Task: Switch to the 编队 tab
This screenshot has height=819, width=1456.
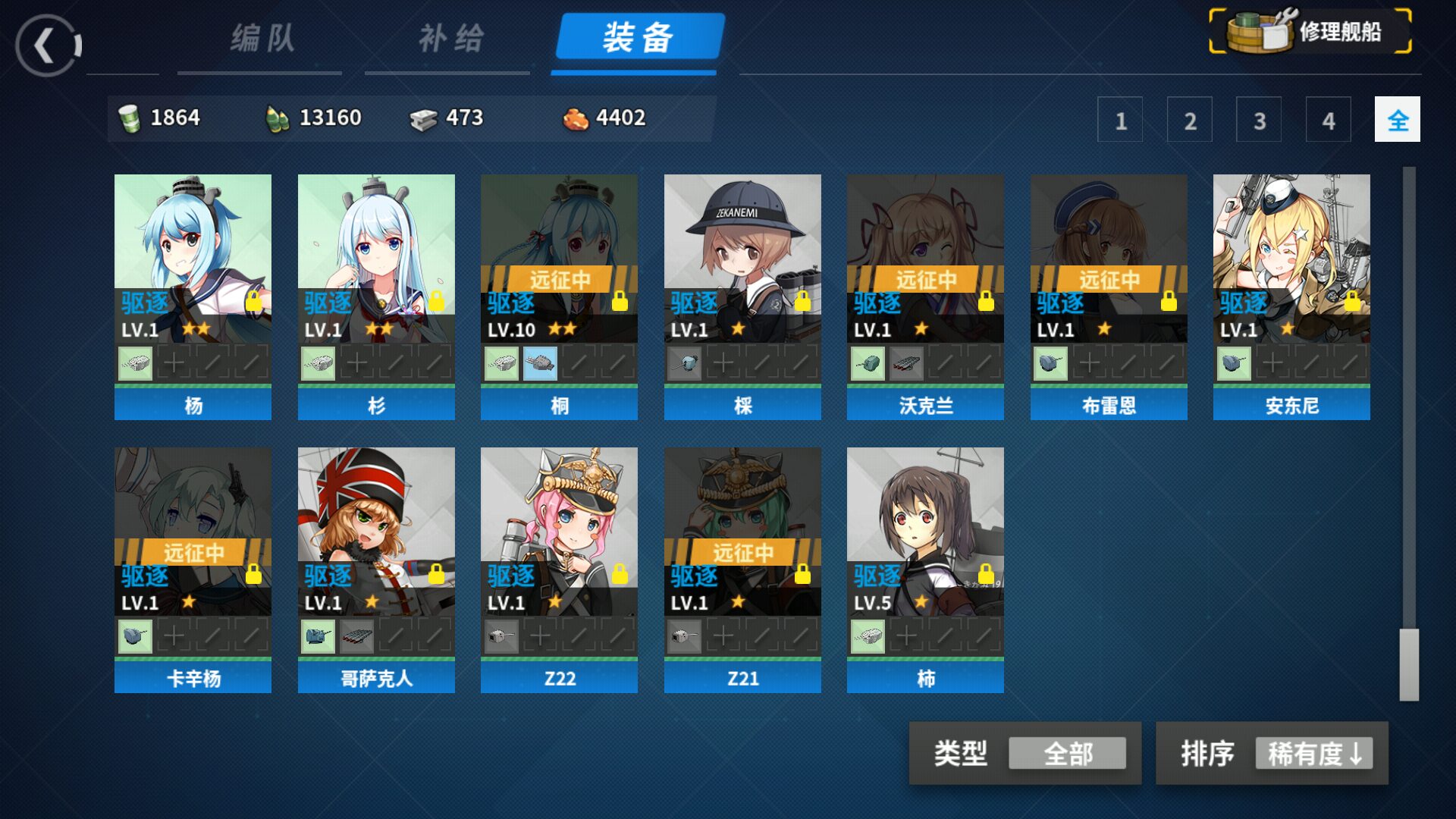Action: [x=262, y=39]
